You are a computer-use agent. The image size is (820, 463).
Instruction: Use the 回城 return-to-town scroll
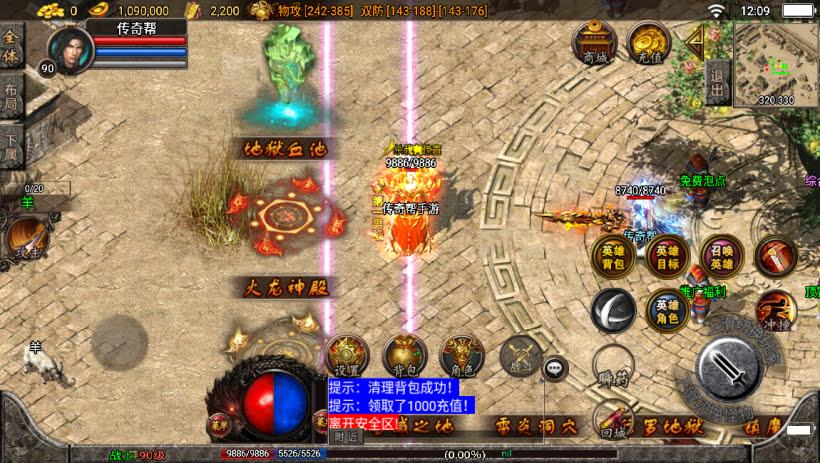coord(613,418)
